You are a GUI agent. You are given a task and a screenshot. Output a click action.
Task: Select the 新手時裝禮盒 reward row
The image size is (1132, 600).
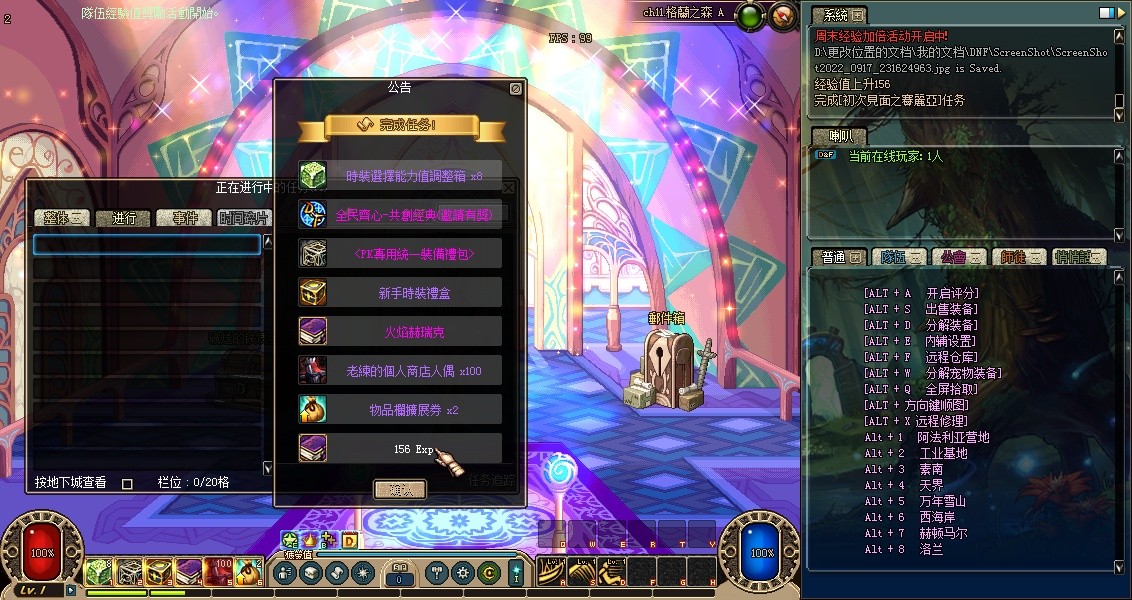400,292
